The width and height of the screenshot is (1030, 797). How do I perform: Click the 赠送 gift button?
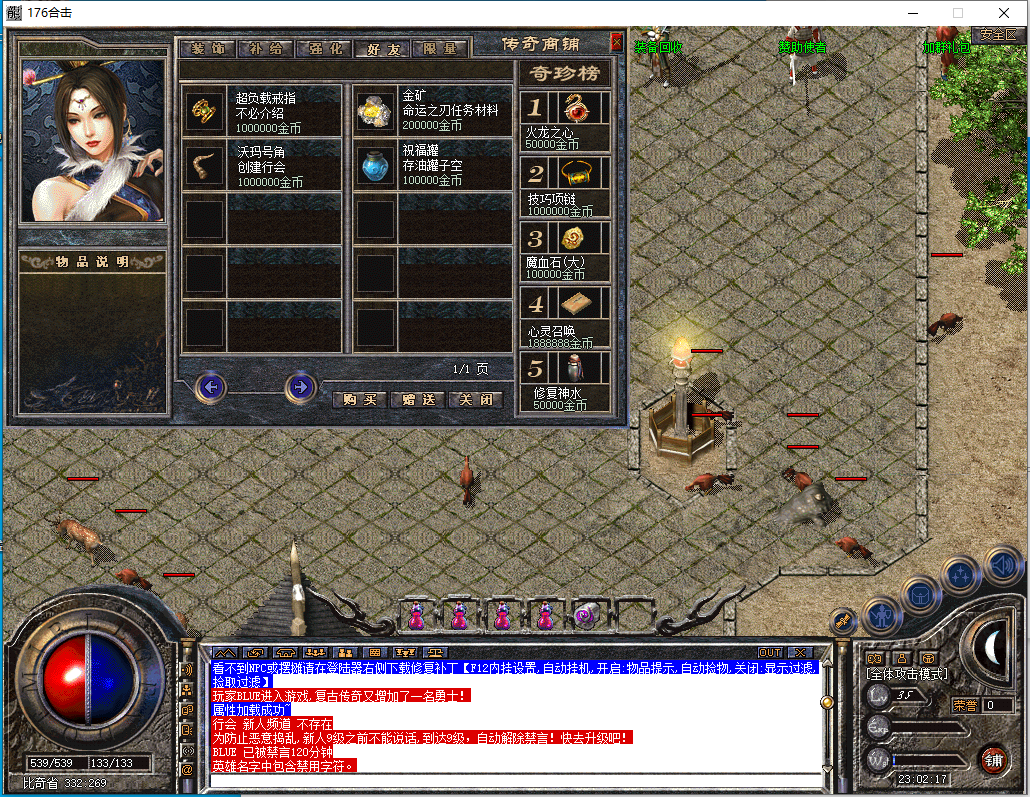(416, 399)
